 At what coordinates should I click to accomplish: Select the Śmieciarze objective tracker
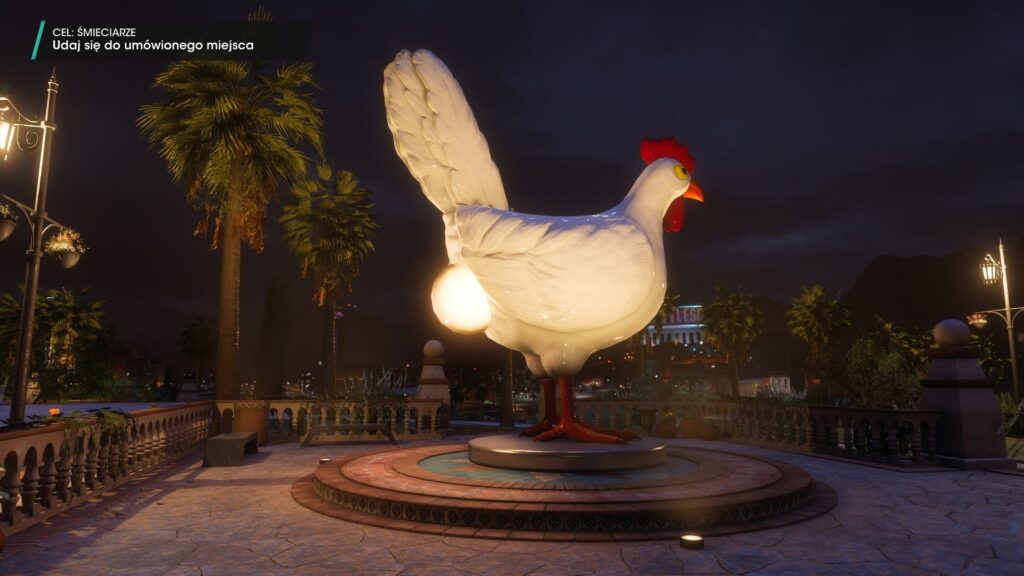tap(152, 39)
